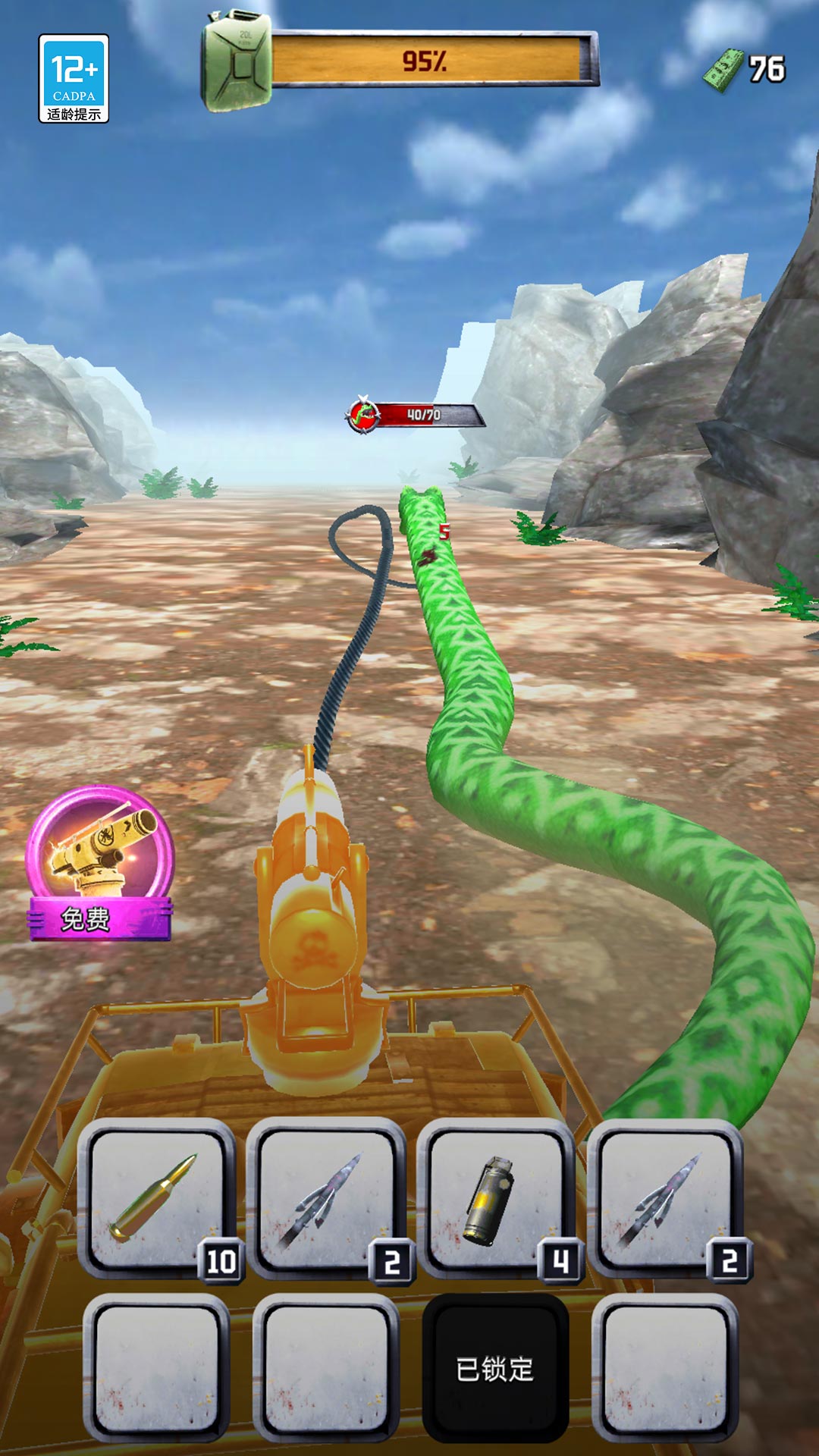Viewport: 819px width, 1456px height.
Task: Open the 12+ CADPA age rating notice
Action: tap(74, 79)
